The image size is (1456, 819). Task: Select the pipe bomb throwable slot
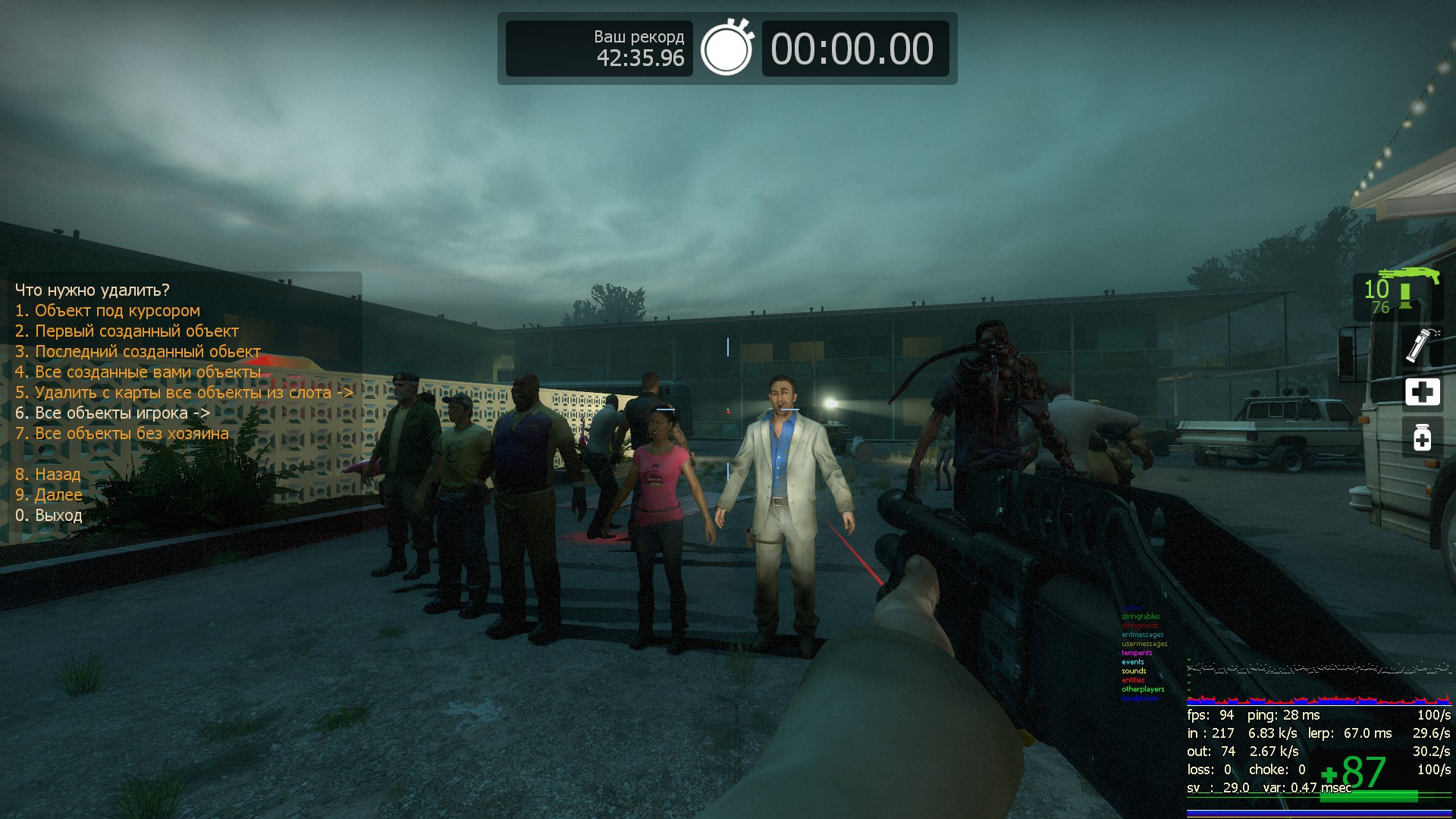1421,346
